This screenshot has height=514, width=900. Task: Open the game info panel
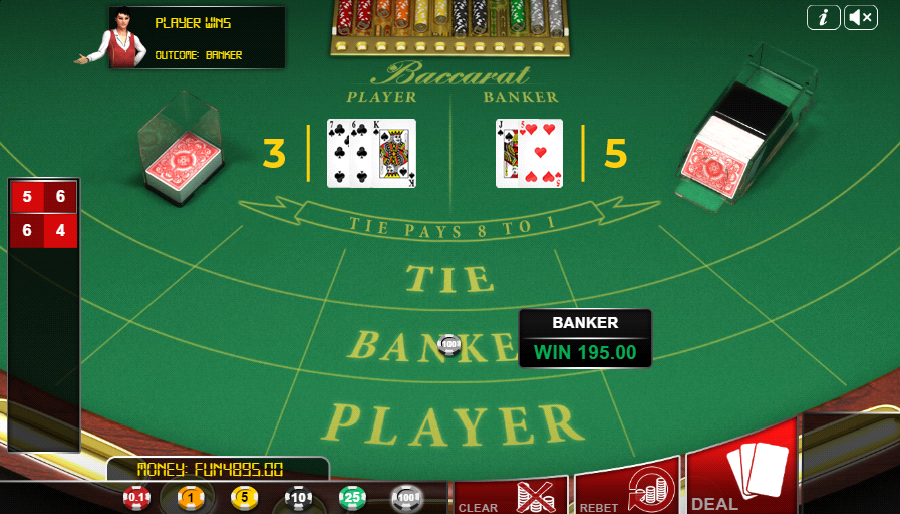pos(823,17)
